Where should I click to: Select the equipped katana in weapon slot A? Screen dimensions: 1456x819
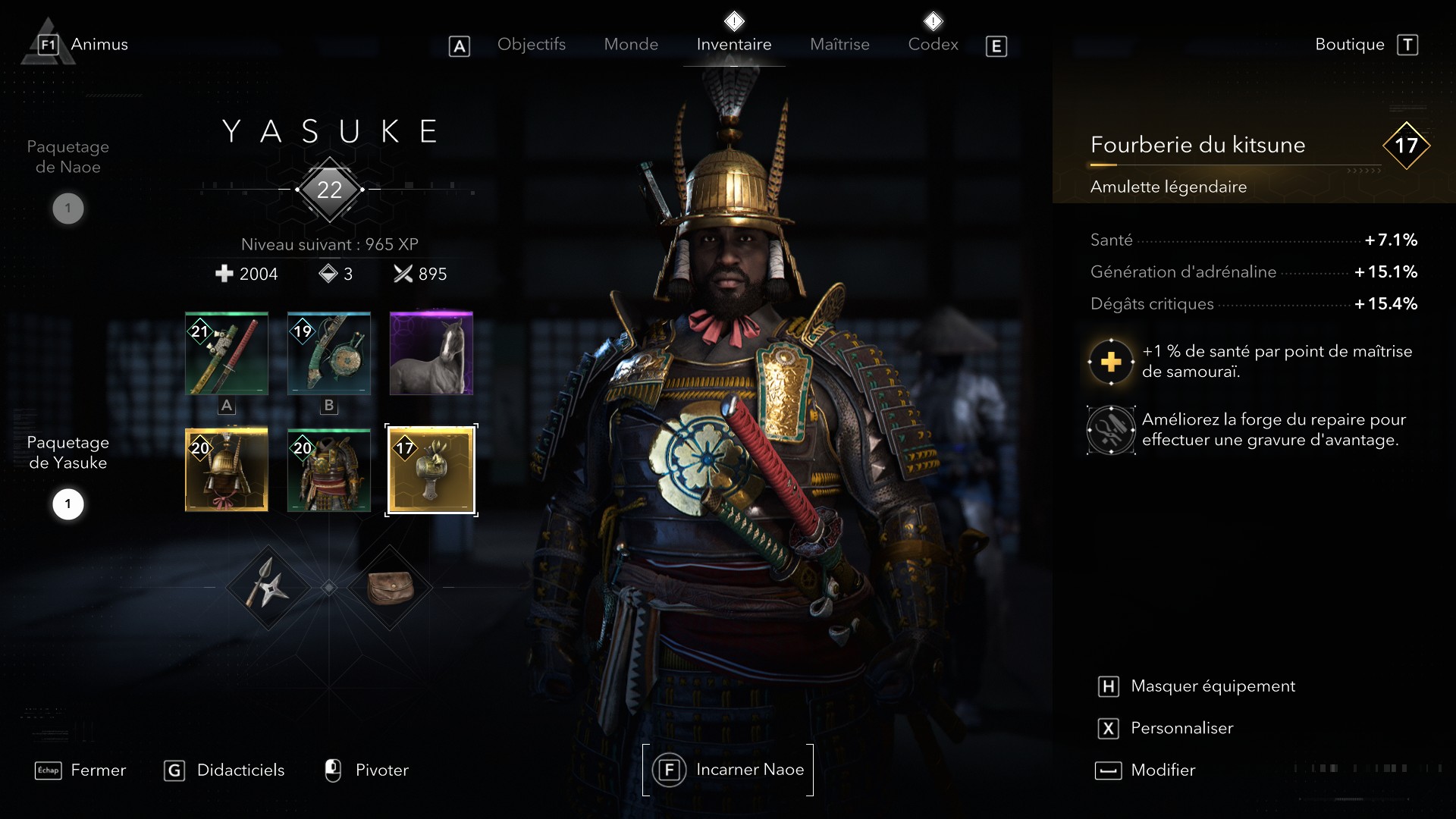pos(226,353)
